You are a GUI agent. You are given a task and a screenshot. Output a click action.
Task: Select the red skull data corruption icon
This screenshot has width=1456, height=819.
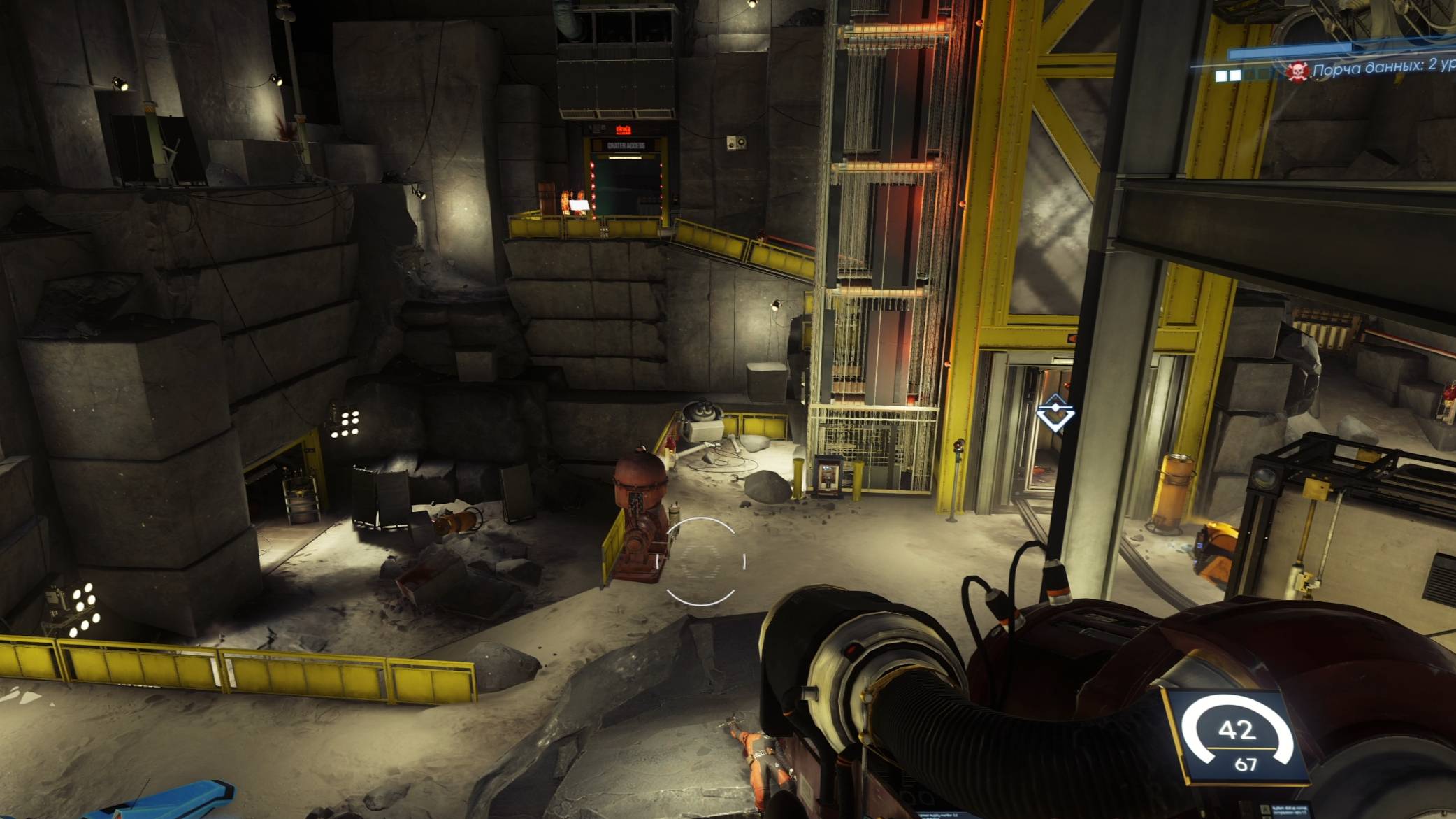pos(1298,71)
